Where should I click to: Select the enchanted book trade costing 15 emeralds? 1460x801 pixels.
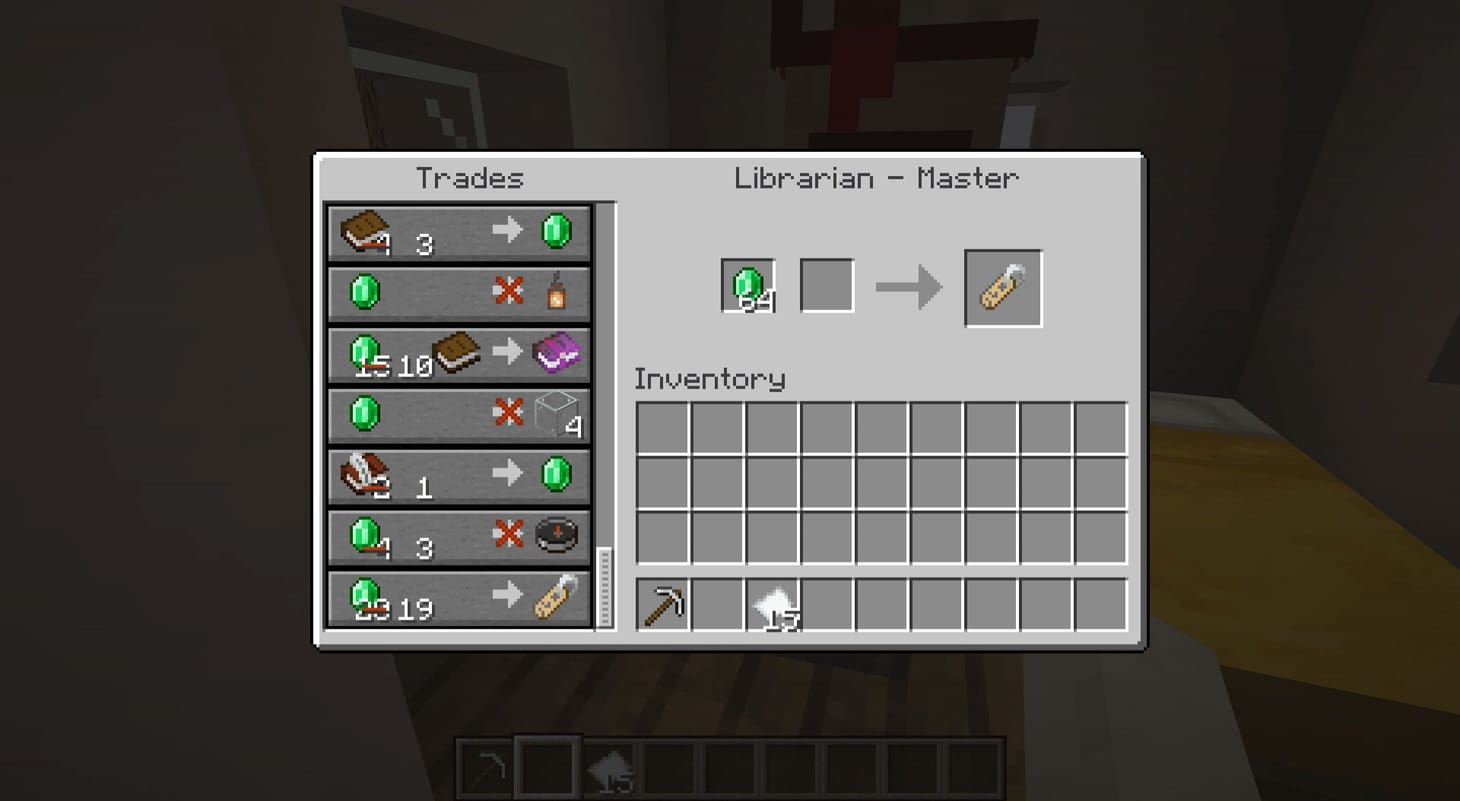coord(458,352)
